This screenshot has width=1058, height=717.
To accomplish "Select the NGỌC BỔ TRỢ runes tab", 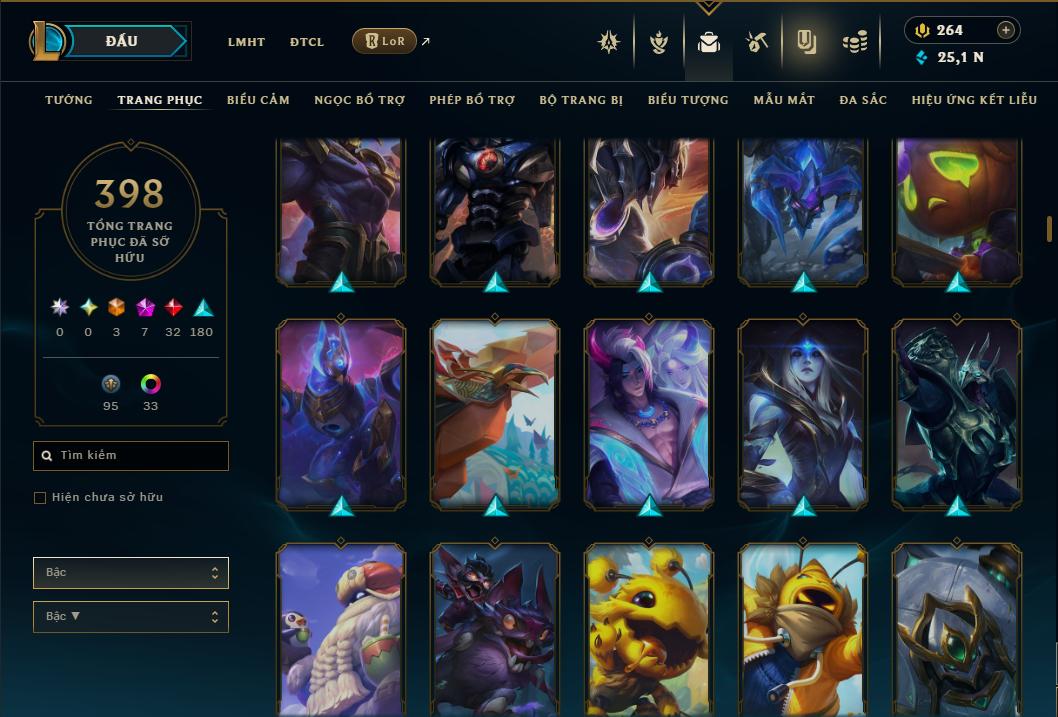I will pos(360,100).
